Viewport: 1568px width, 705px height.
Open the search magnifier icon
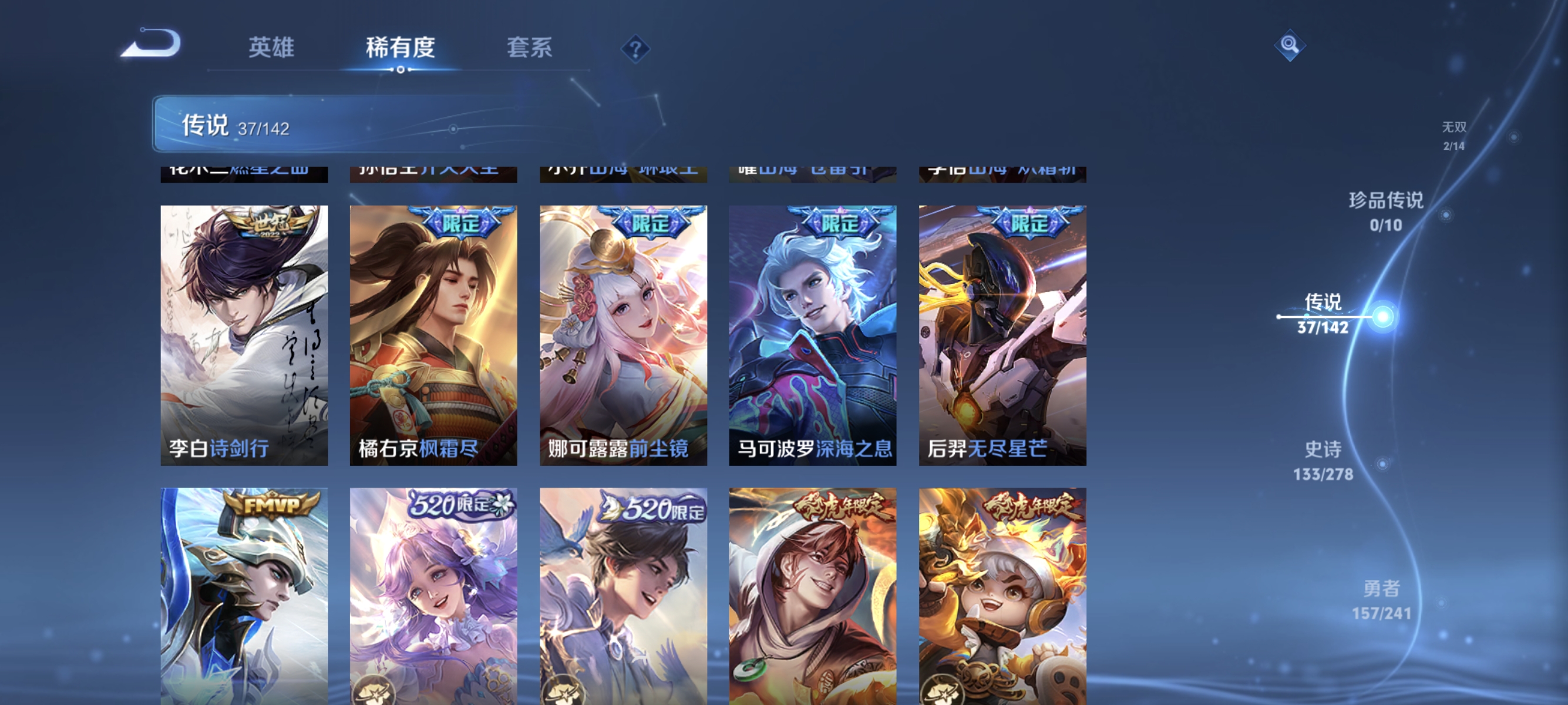pyautogui.click(x=1290, y=45)
